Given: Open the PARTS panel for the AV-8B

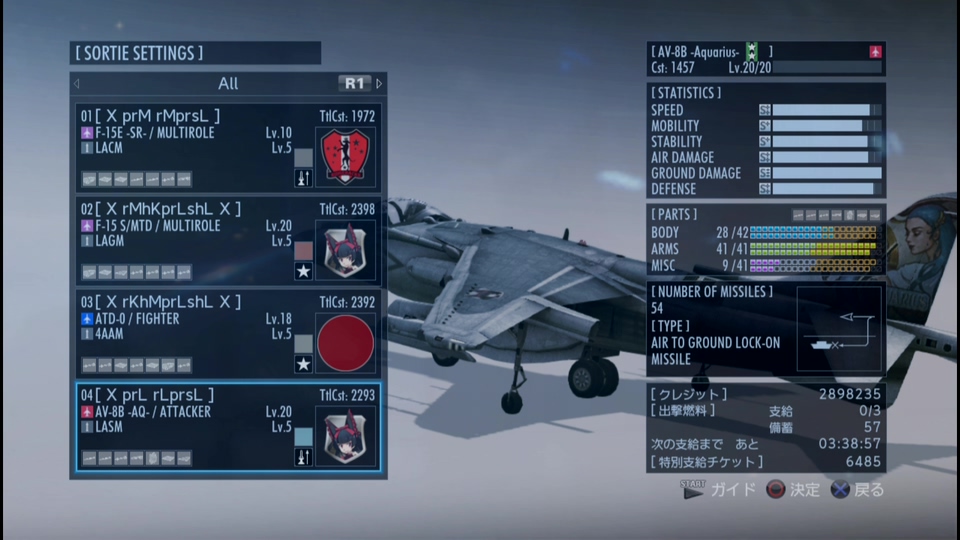Looking at the screenshot, I should [765, 240].
